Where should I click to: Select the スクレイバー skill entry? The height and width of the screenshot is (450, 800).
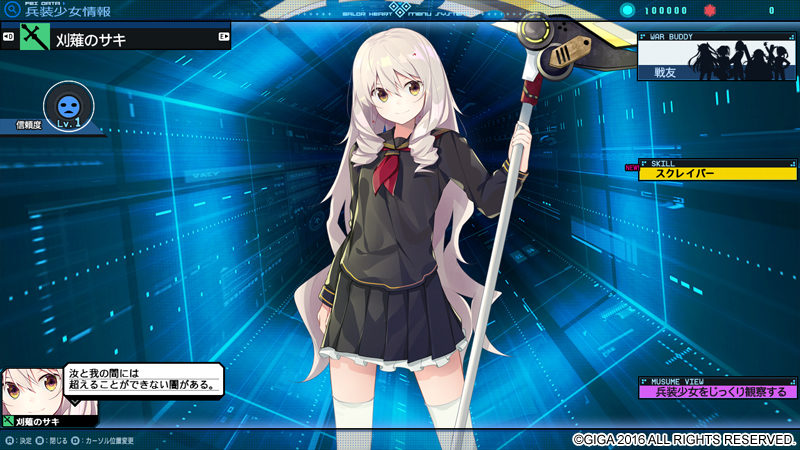[717, 174]
